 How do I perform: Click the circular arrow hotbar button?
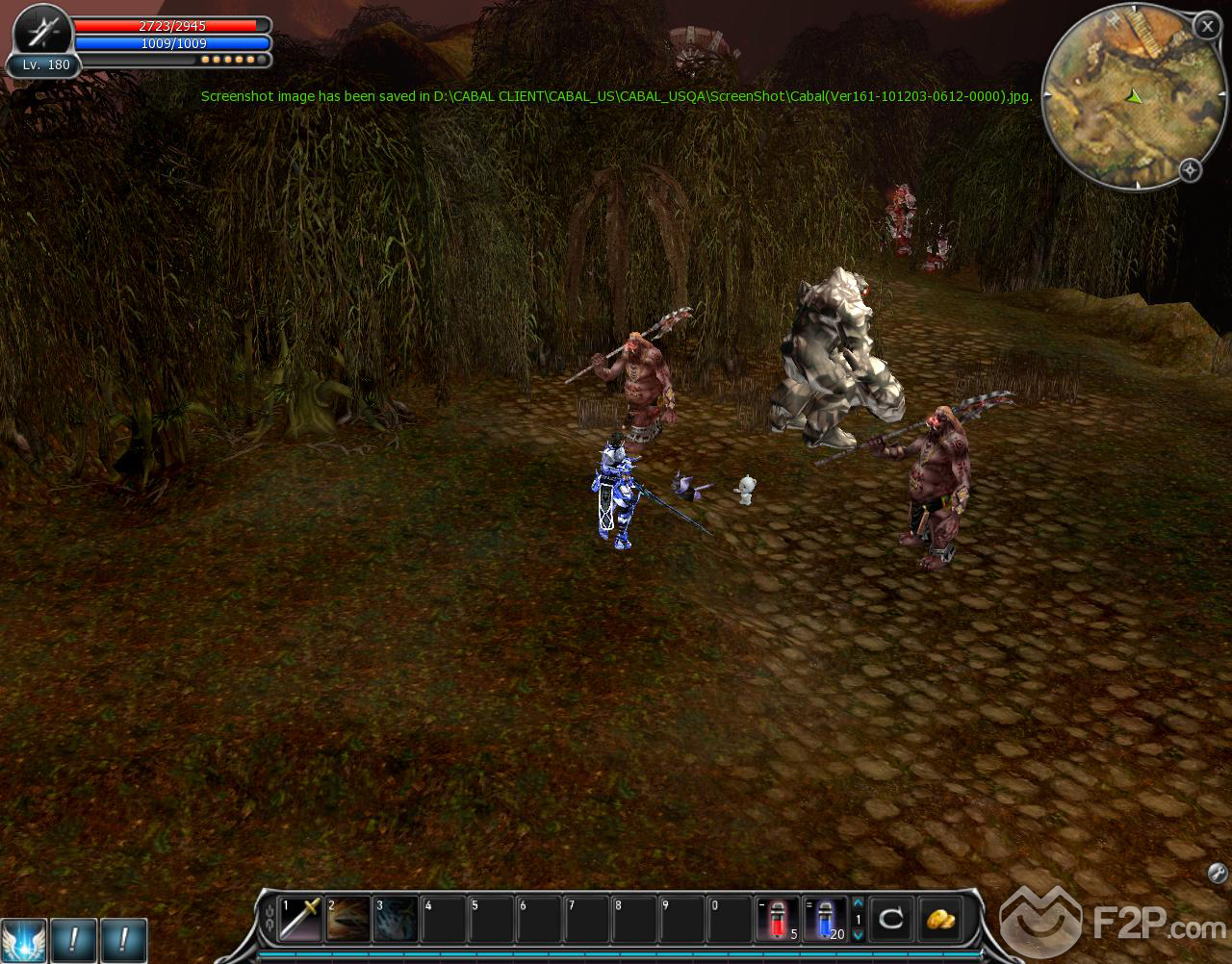coord(891,918)
